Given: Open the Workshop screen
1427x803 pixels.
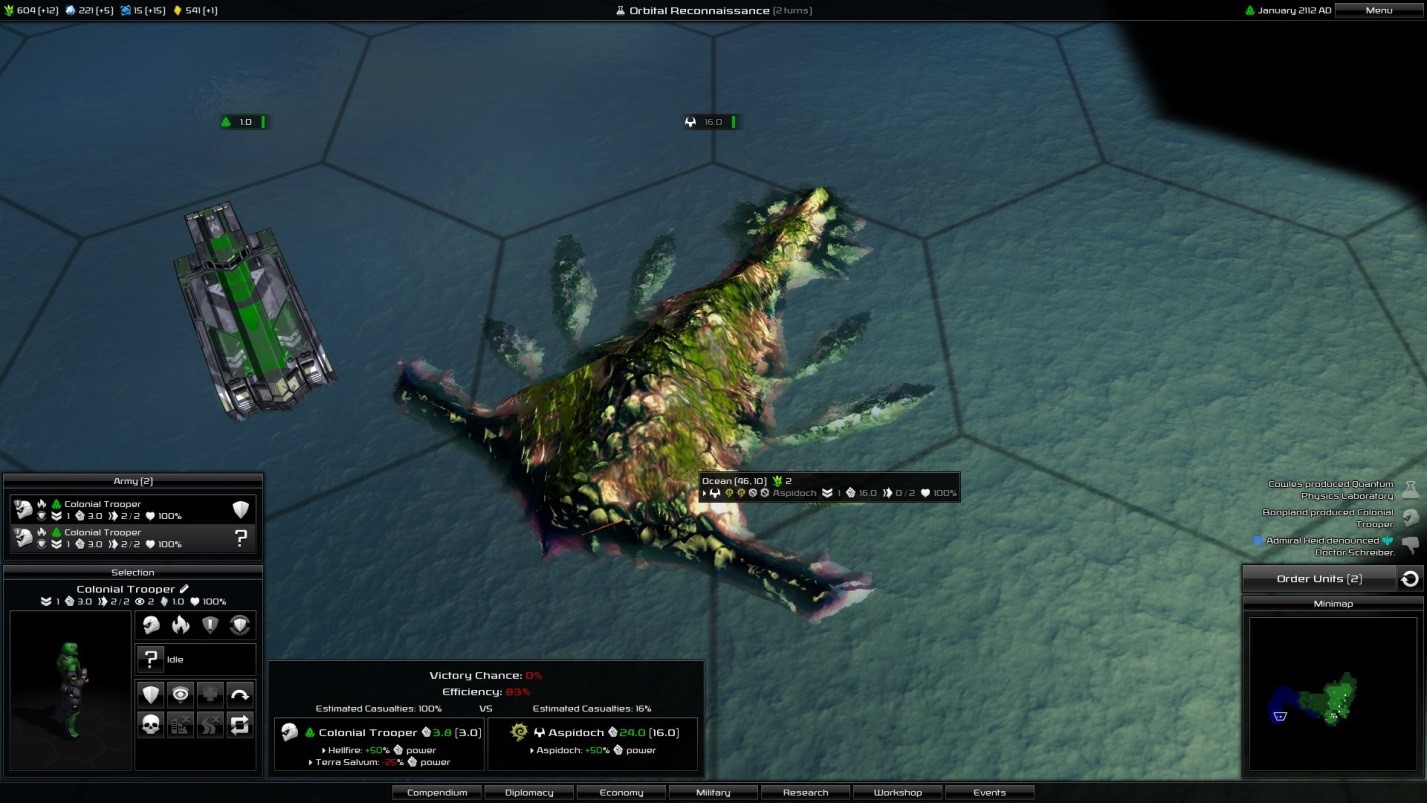Looking at the screenshot, I should (897, 792).
